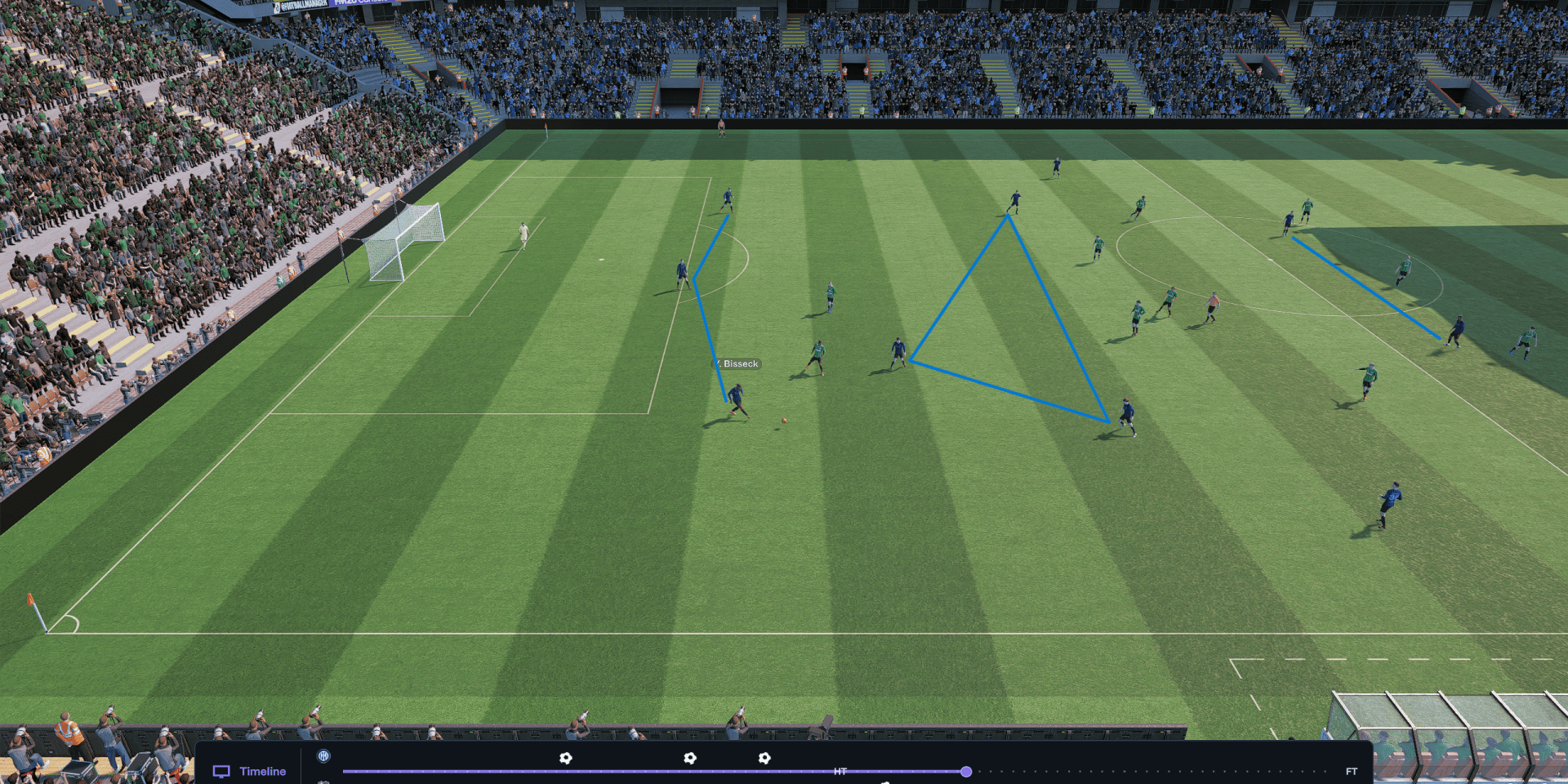This screenshot has height=784, width=1568.
Task: Jump to the second goal marker
Action: coord(690,758)
